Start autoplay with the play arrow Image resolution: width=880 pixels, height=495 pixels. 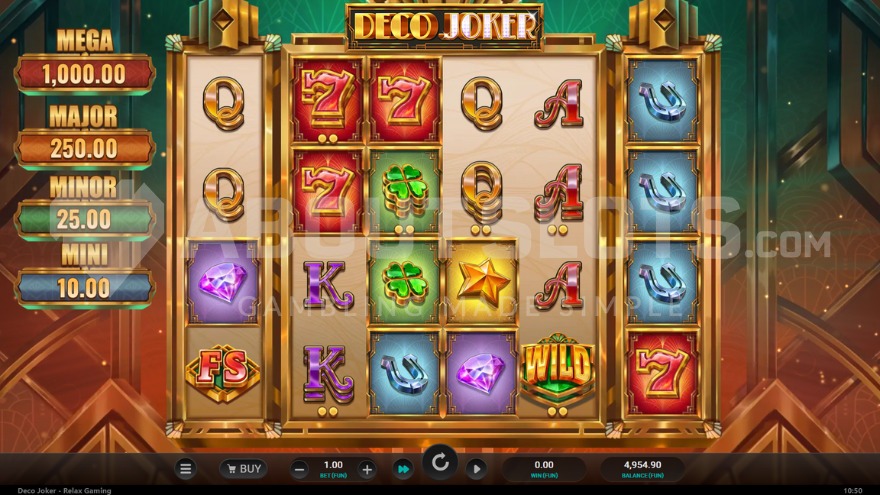476,468
